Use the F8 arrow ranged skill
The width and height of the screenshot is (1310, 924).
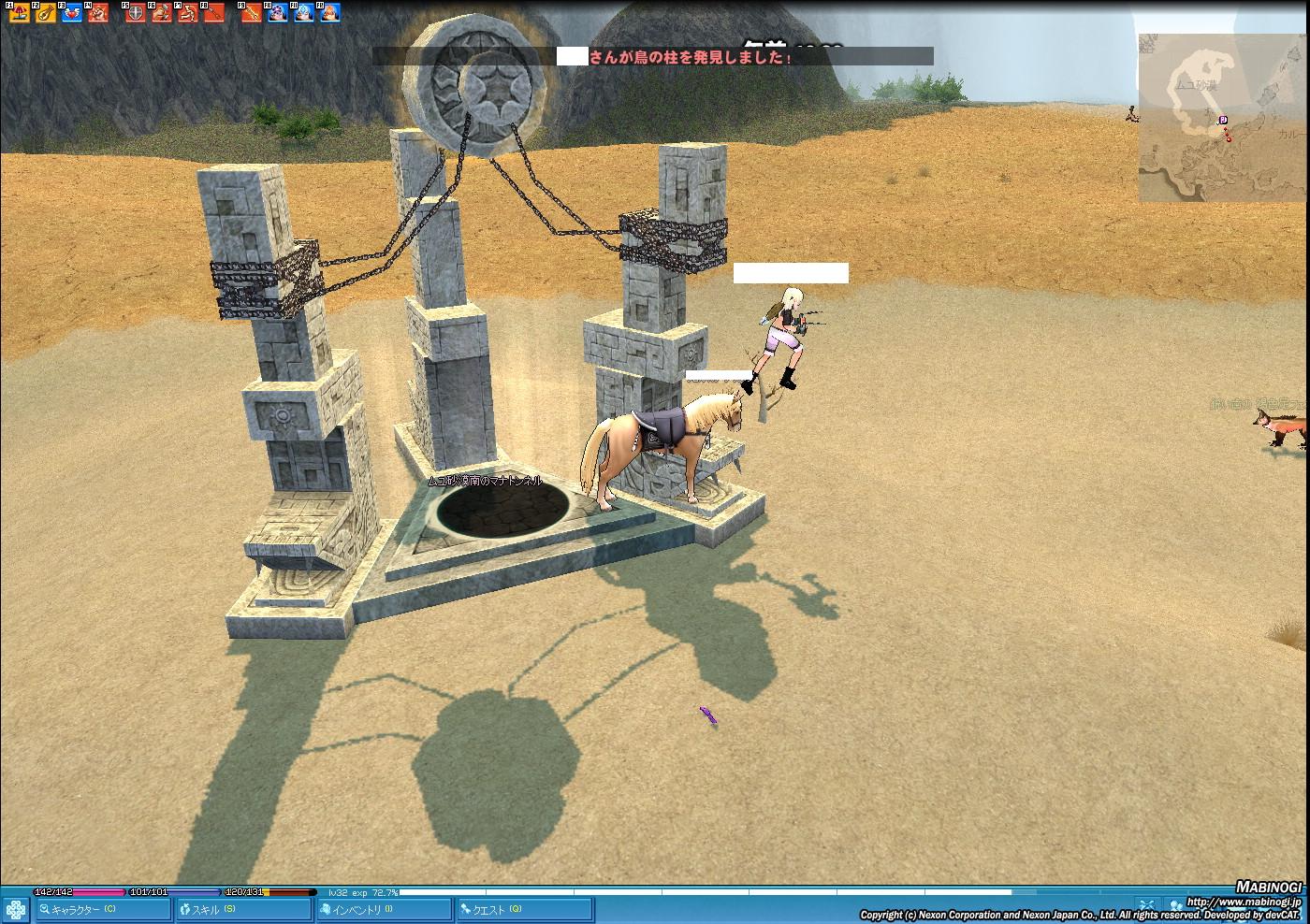[x=214, y=13]
